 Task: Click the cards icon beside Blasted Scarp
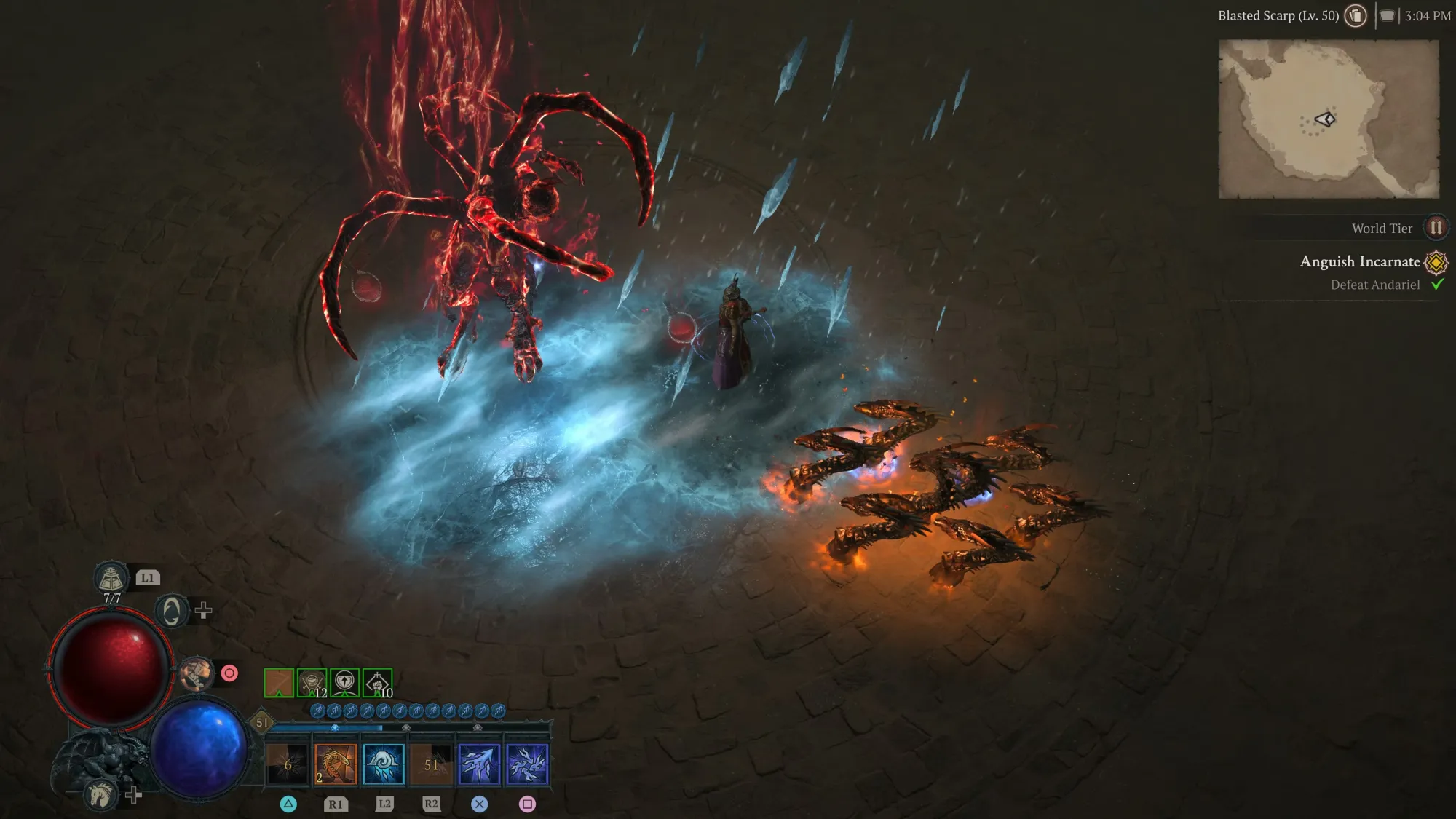[1355, 15]
